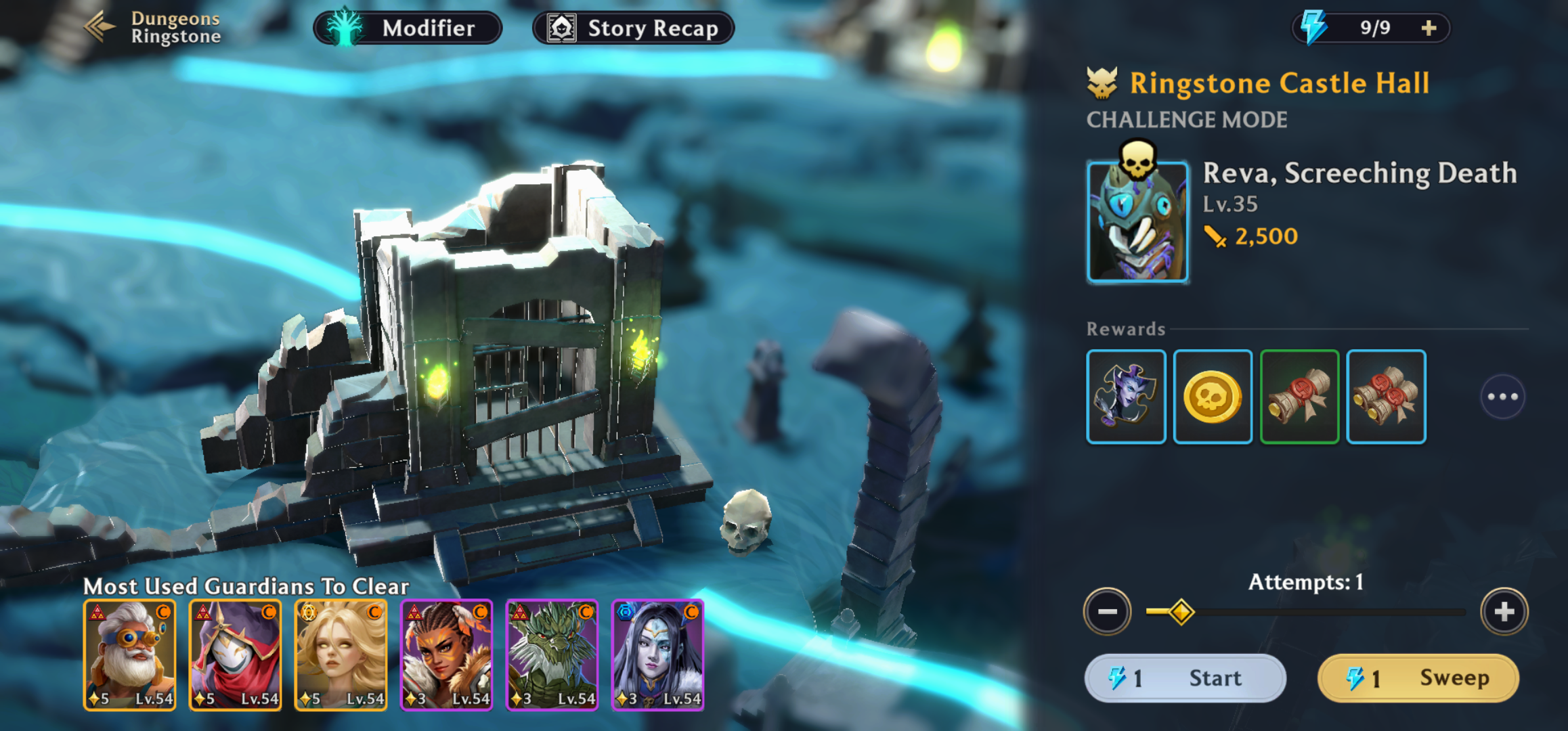The width and height of the screenshot is (1568, 731).
Task: Select the white-bearded goggles guardian
Action: [129, 655]
